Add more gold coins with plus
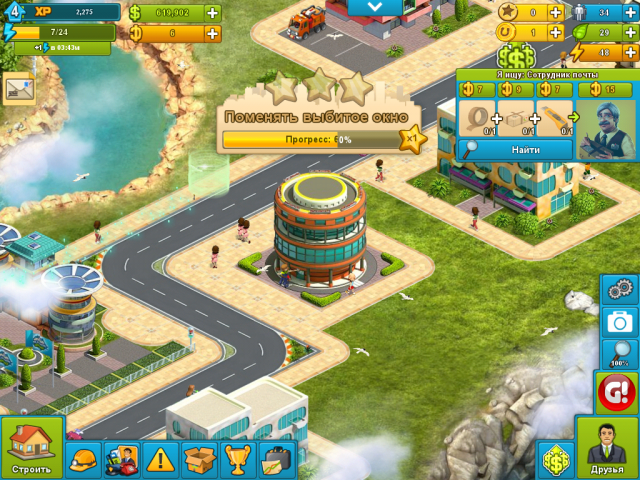The height and width of the screenshot is (480, 640). (x=212, y=33)
